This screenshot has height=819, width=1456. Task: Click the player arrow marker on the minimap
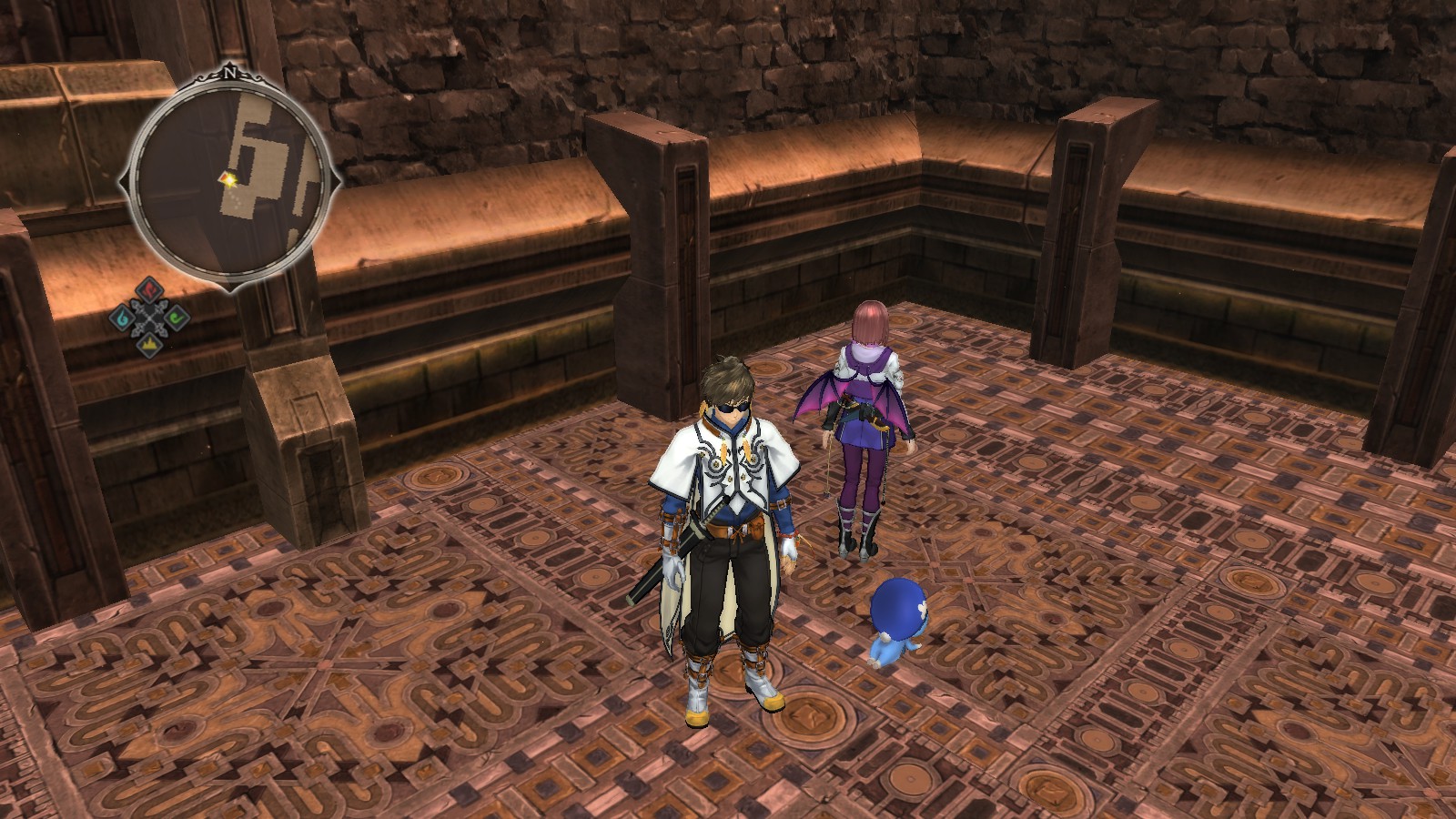[224, 177]
